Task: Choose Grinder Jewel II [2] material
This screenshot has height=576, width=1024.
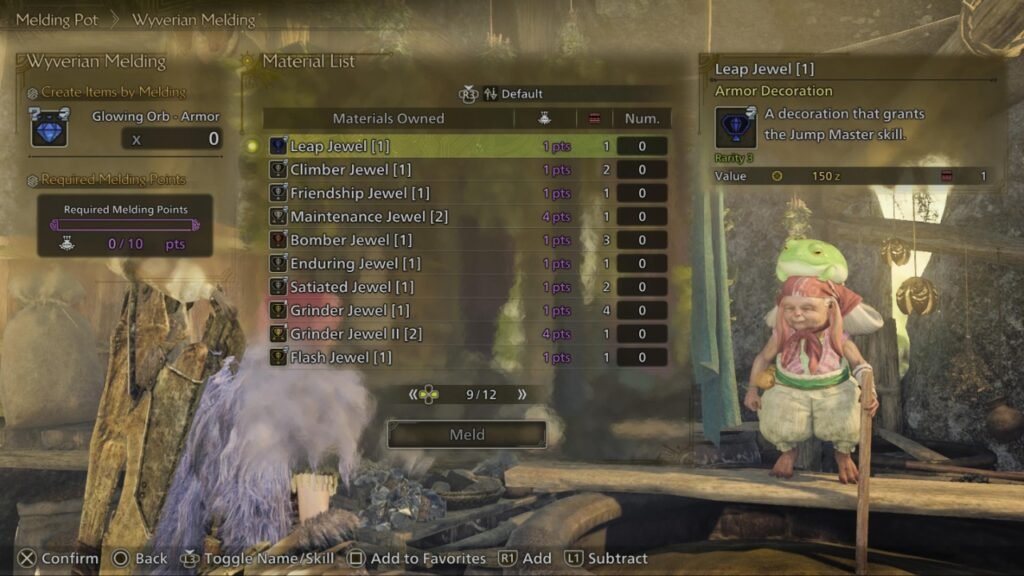Action: coord(356,334)
